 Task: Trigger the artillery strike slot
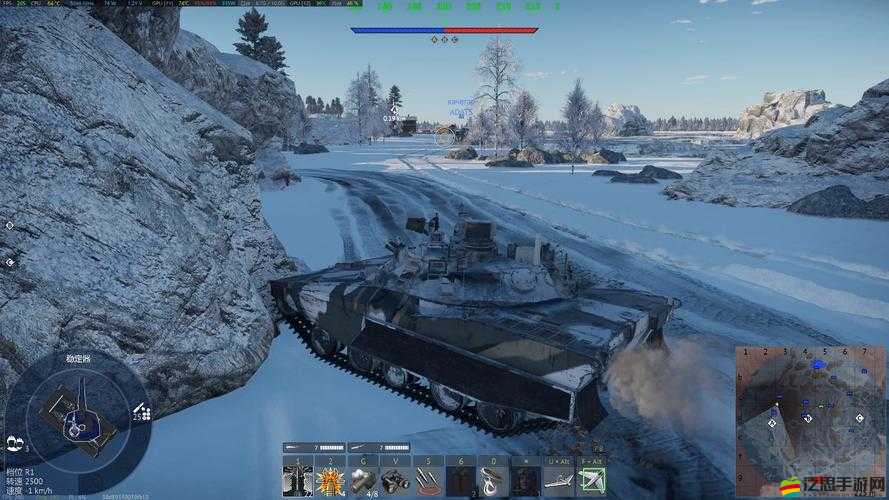(x=429, y=480)
